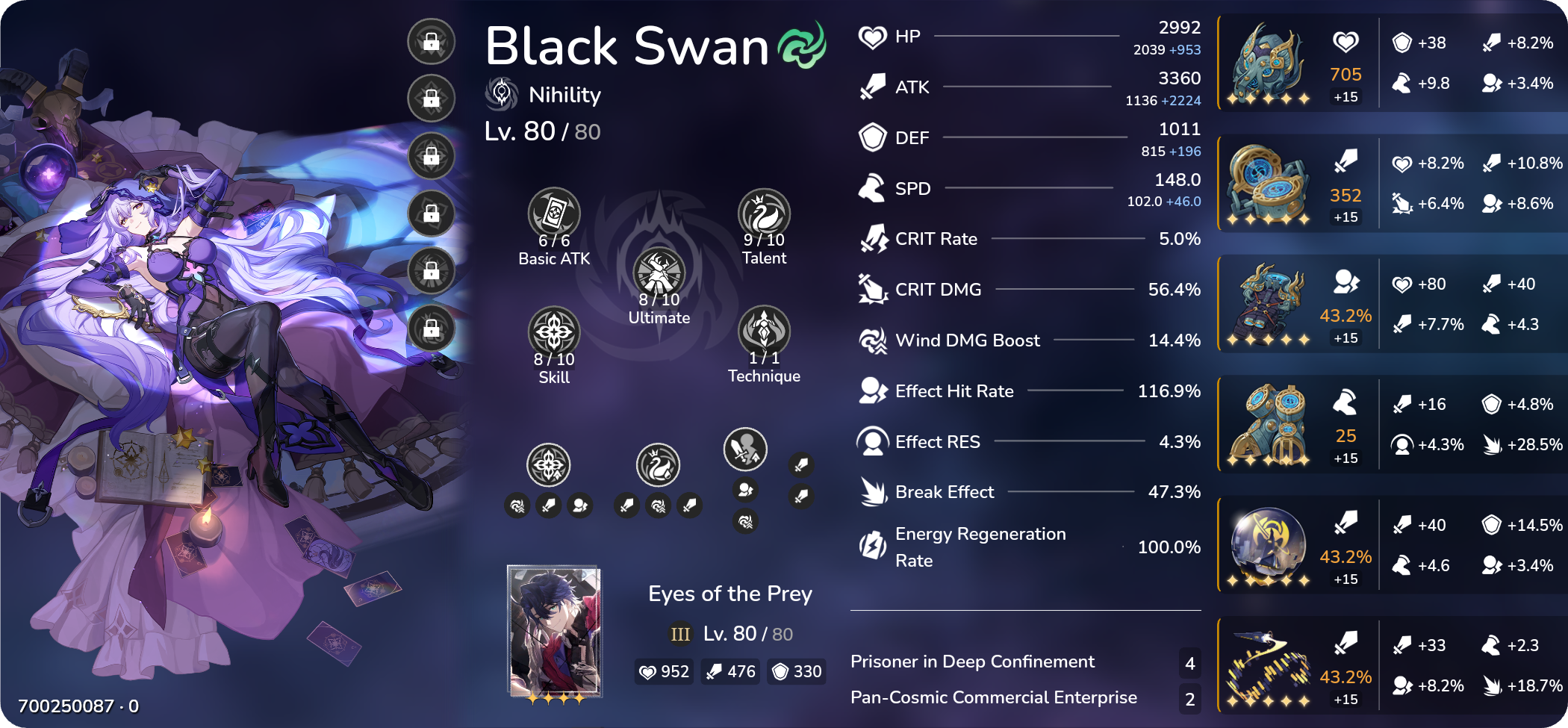Click the topmost locked eidolon icon
The width and height of the screenshot is (1568, 728).
430,42
